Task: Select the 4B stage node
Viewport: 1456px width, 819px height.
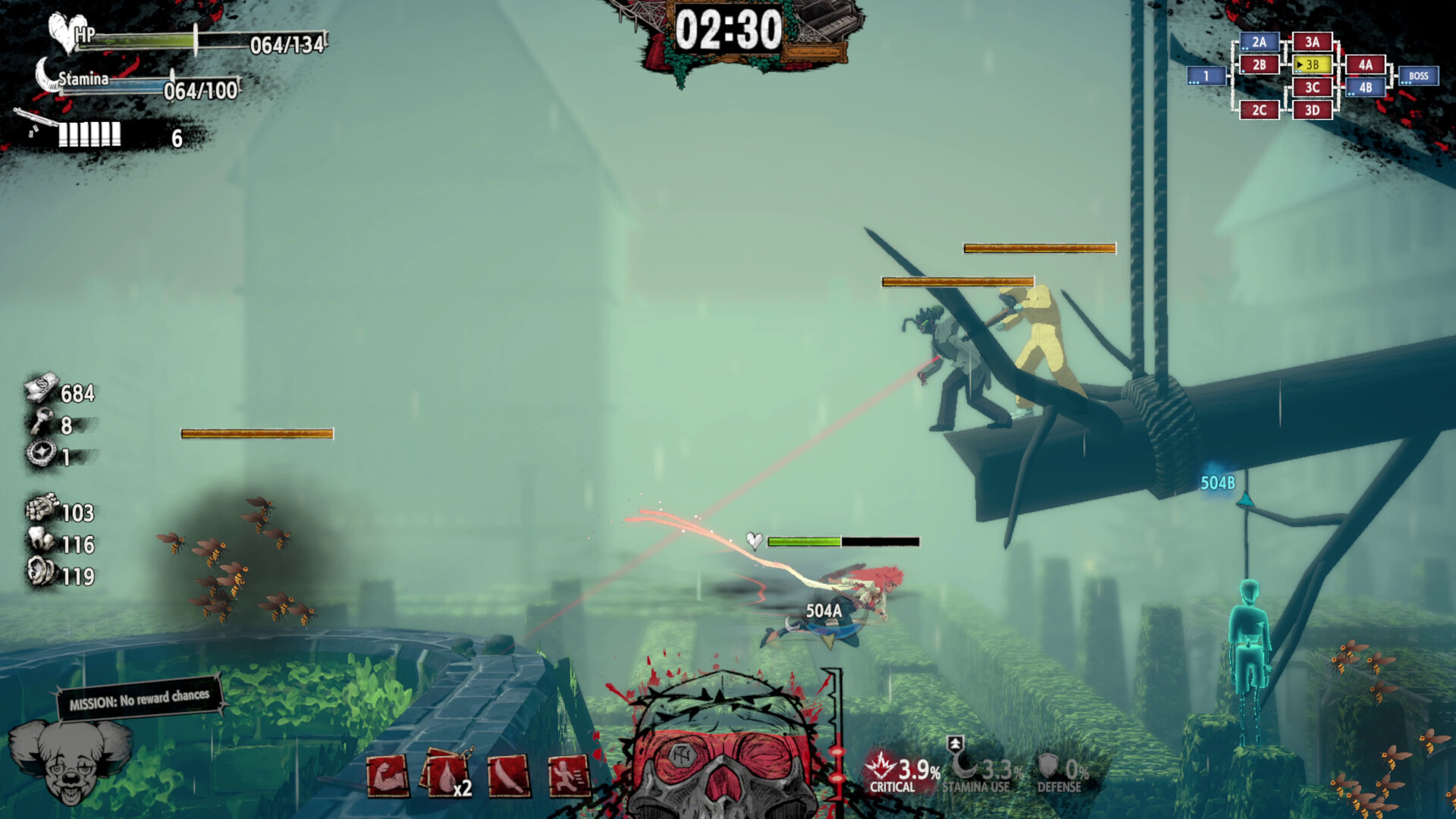Action: (x=1365, y=88)
